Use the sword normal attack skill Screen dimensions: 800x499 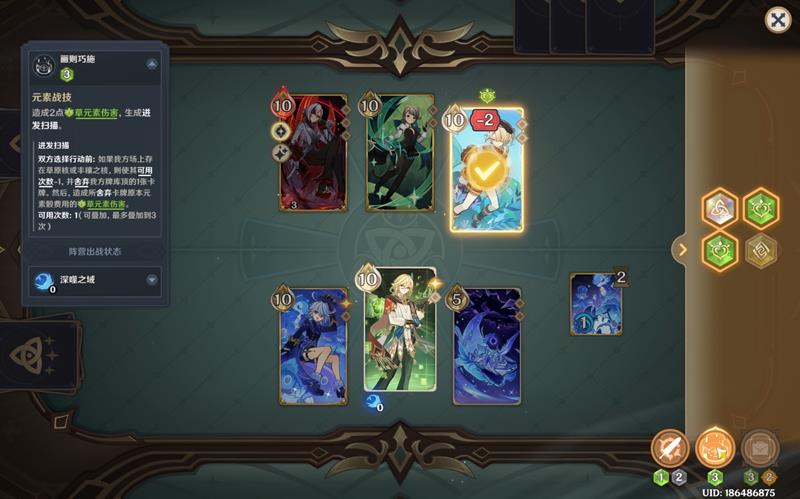[x=668, y=448]
